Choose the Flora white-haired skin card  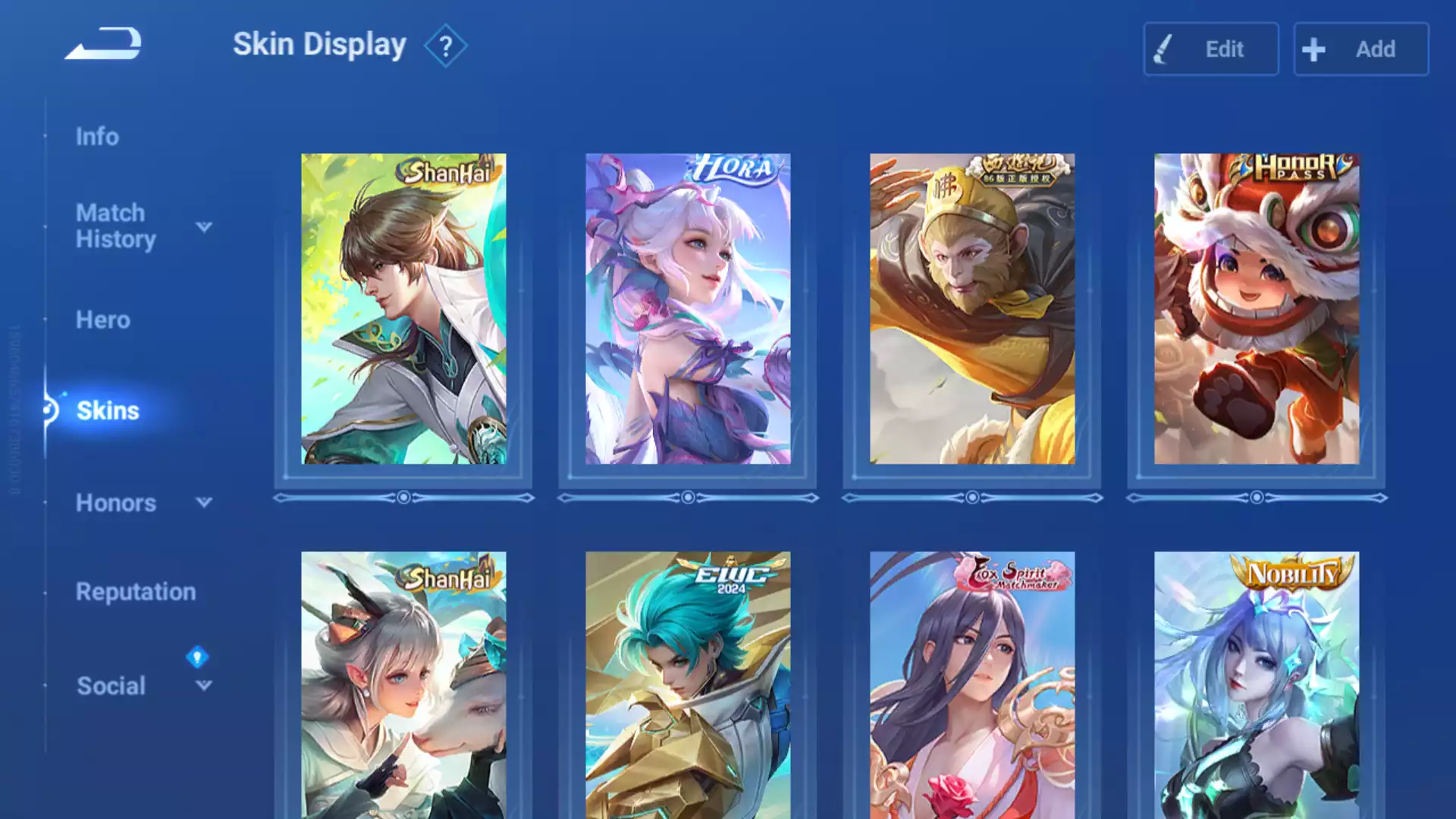tap(688, 309)
